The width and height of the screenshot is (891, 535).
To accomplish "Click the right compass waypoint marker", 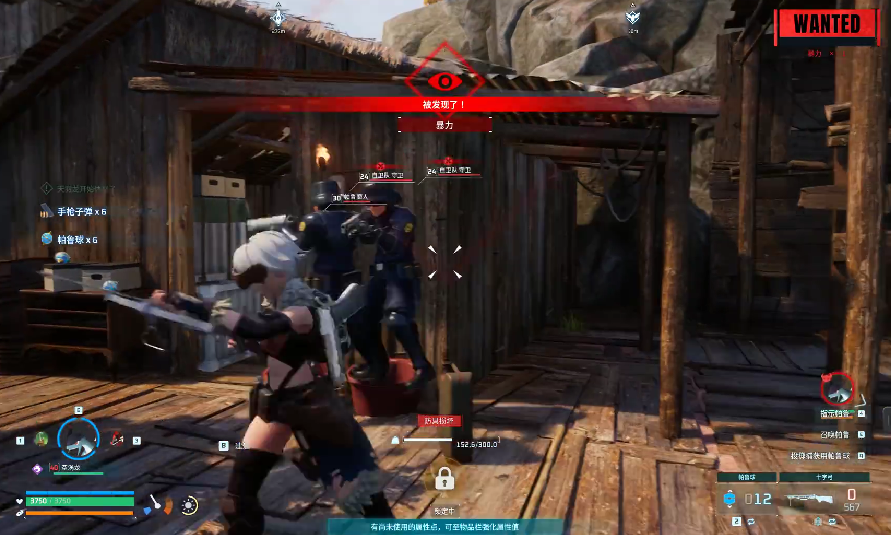I will [632, 16].
